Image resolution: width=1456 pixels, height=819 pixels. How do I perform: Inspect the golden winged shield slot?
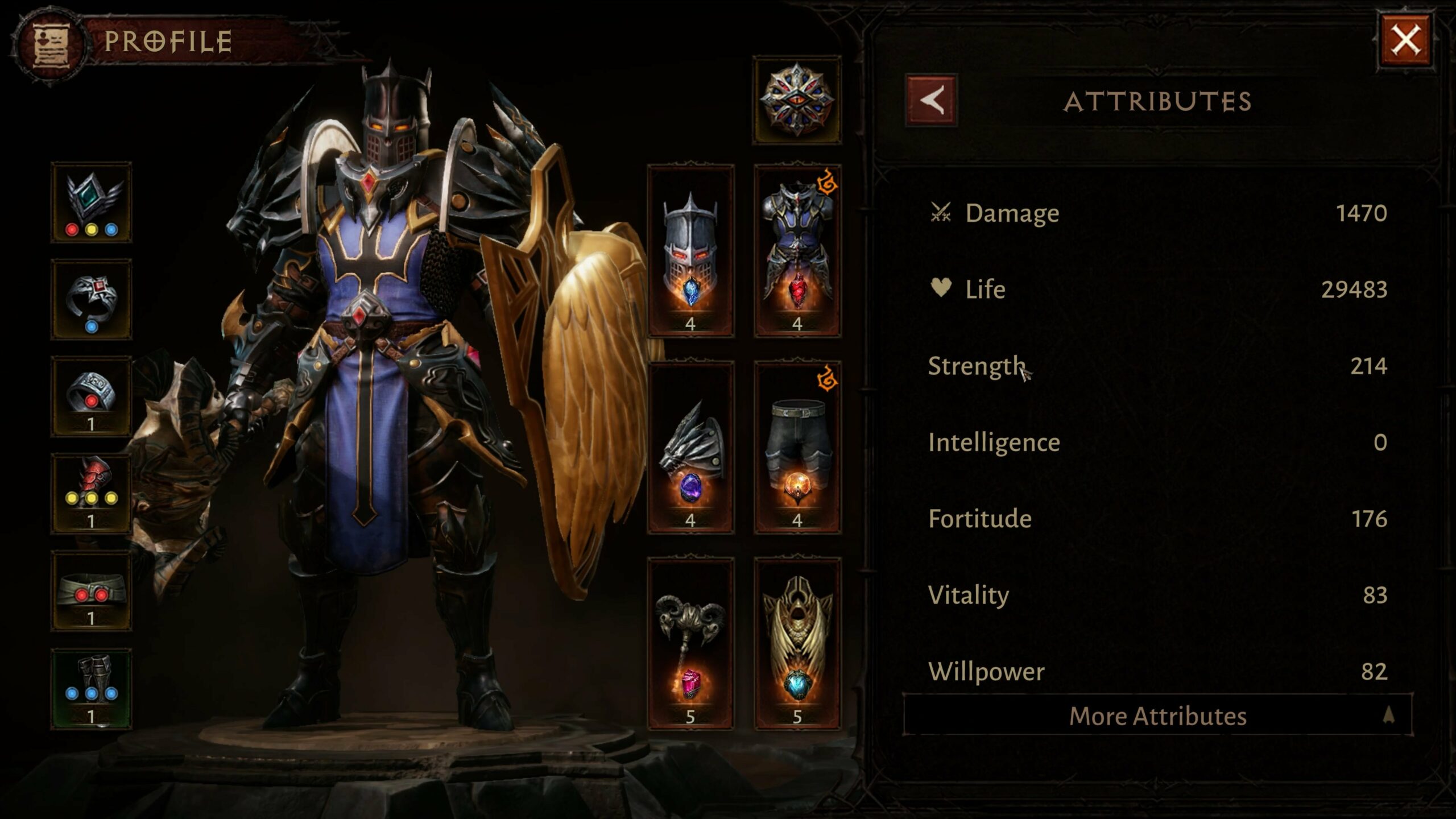pos(797,644)
